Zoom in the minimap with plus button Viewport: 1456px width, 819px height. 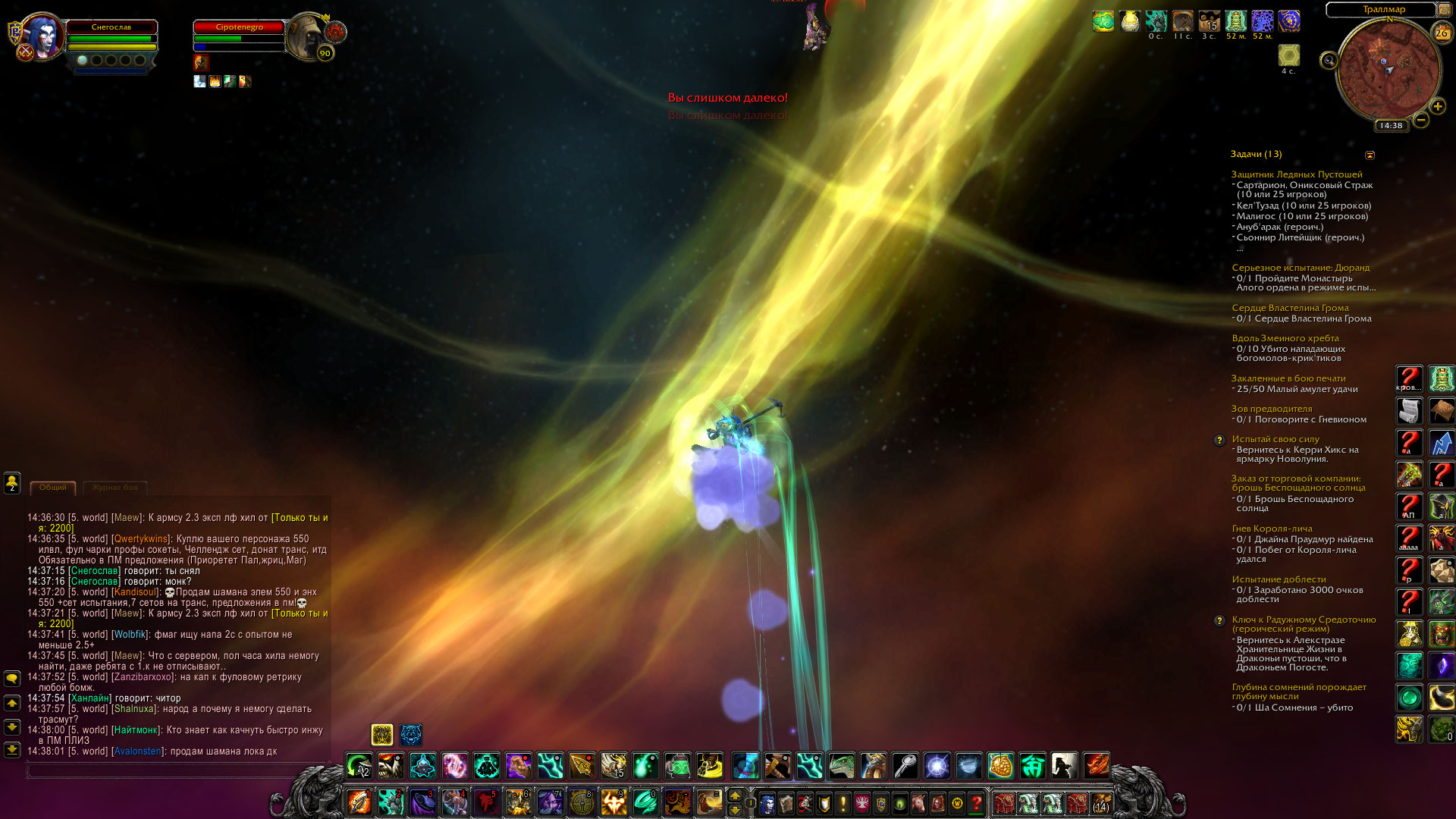click(x=1437, y=107)
